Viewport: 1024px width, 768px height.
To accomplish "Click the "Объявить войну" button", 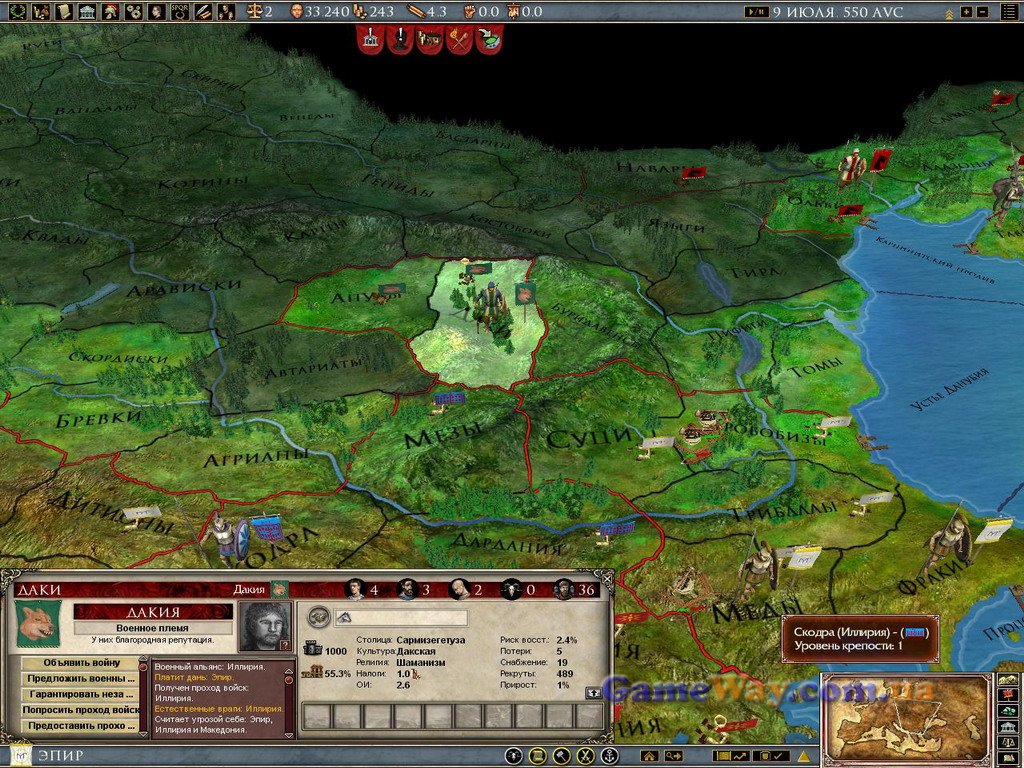I will pos(78,663).
